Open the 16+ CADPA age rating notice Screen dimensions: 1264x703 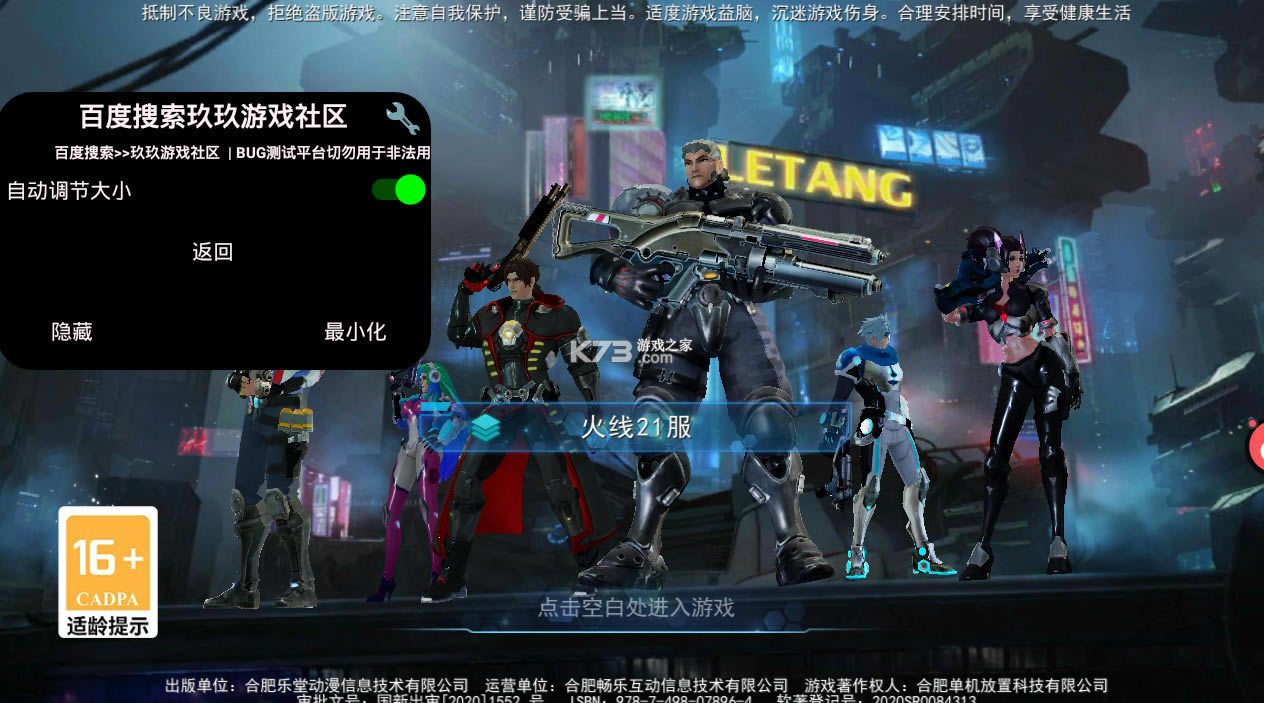pos(108,572)
